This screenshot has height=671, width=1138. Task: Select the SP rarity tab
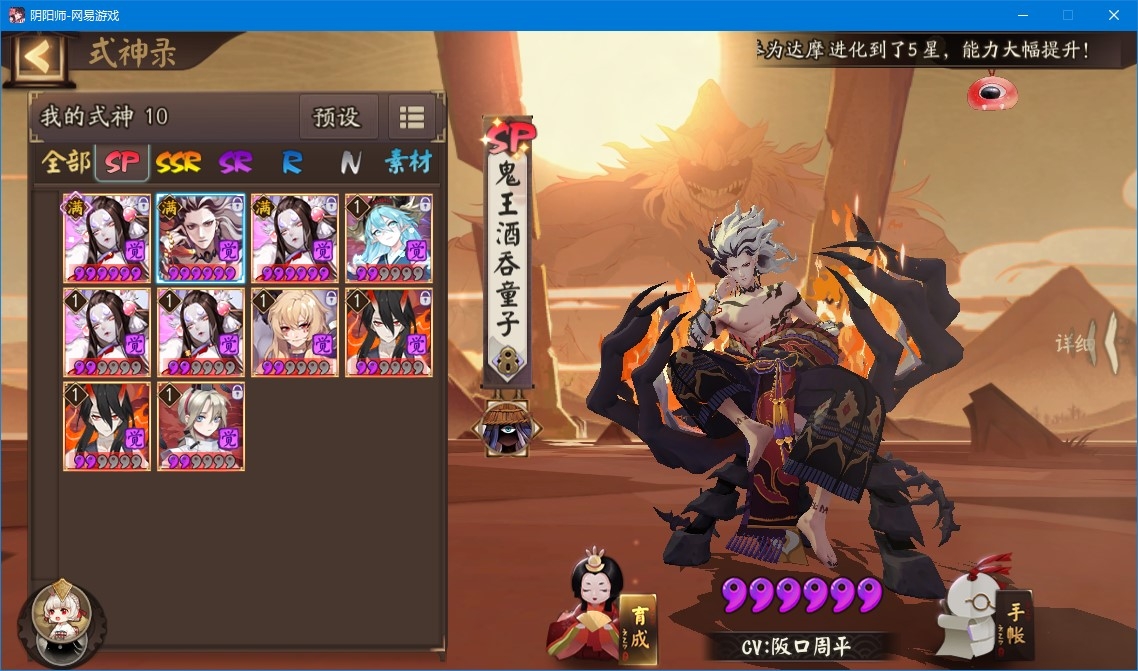(x=122, y=162)
